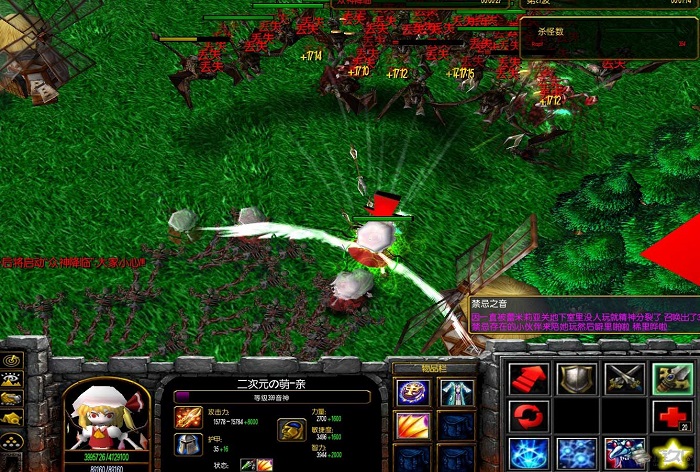Click the minimap signal ping button
Screen dimensions: 700x472
[x=11, y=360]
